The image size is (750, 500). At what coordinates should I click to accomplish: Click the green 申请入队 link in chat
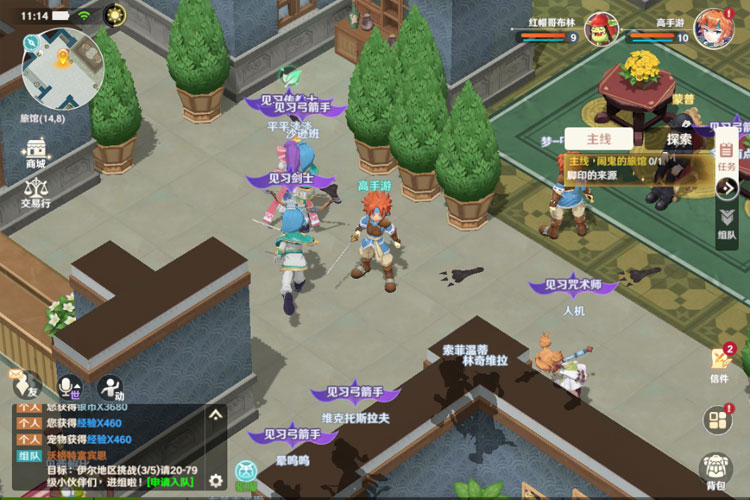click(170, 482)
